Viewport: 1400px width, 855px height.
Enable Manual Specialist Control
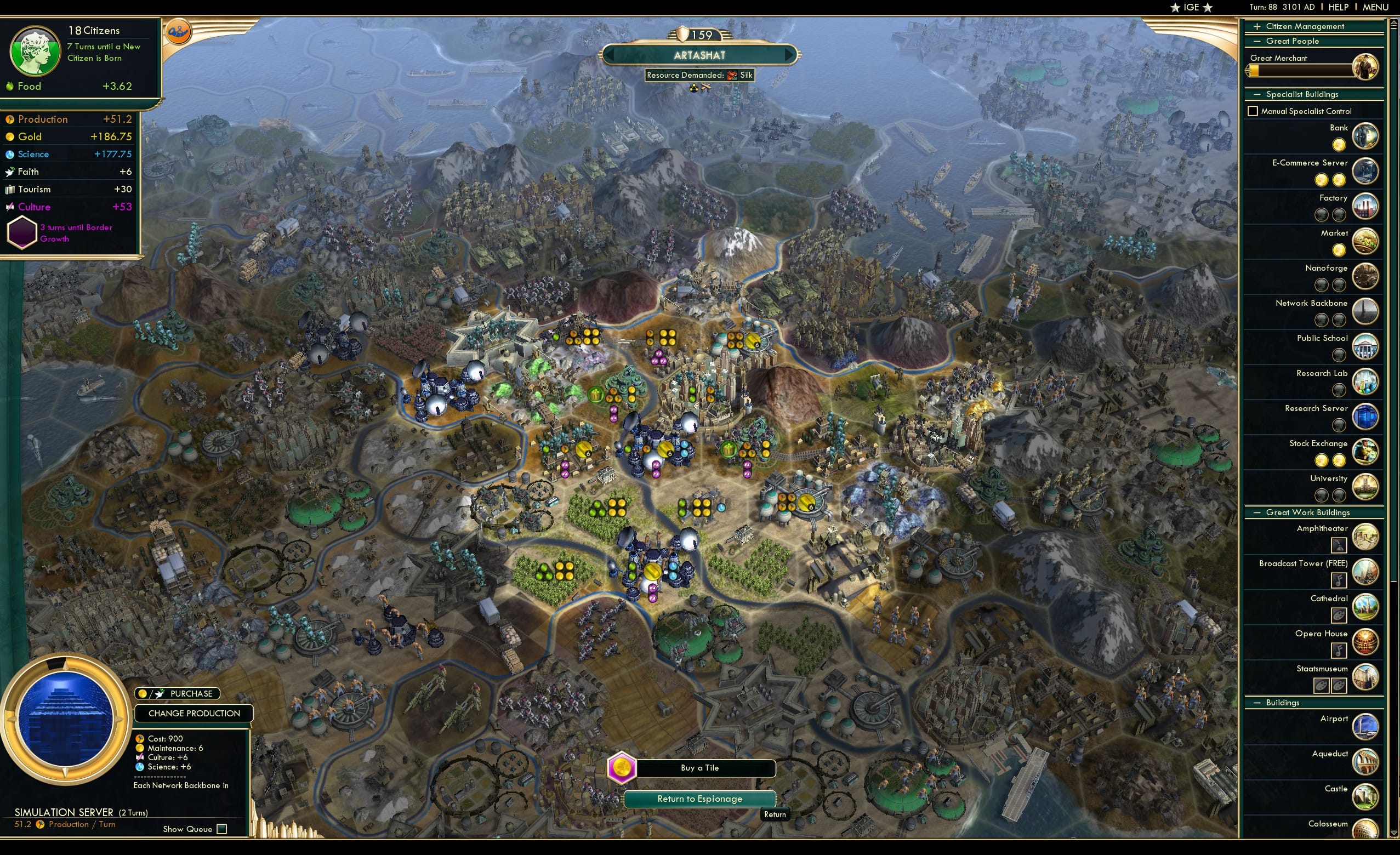tap(1253, 111)
